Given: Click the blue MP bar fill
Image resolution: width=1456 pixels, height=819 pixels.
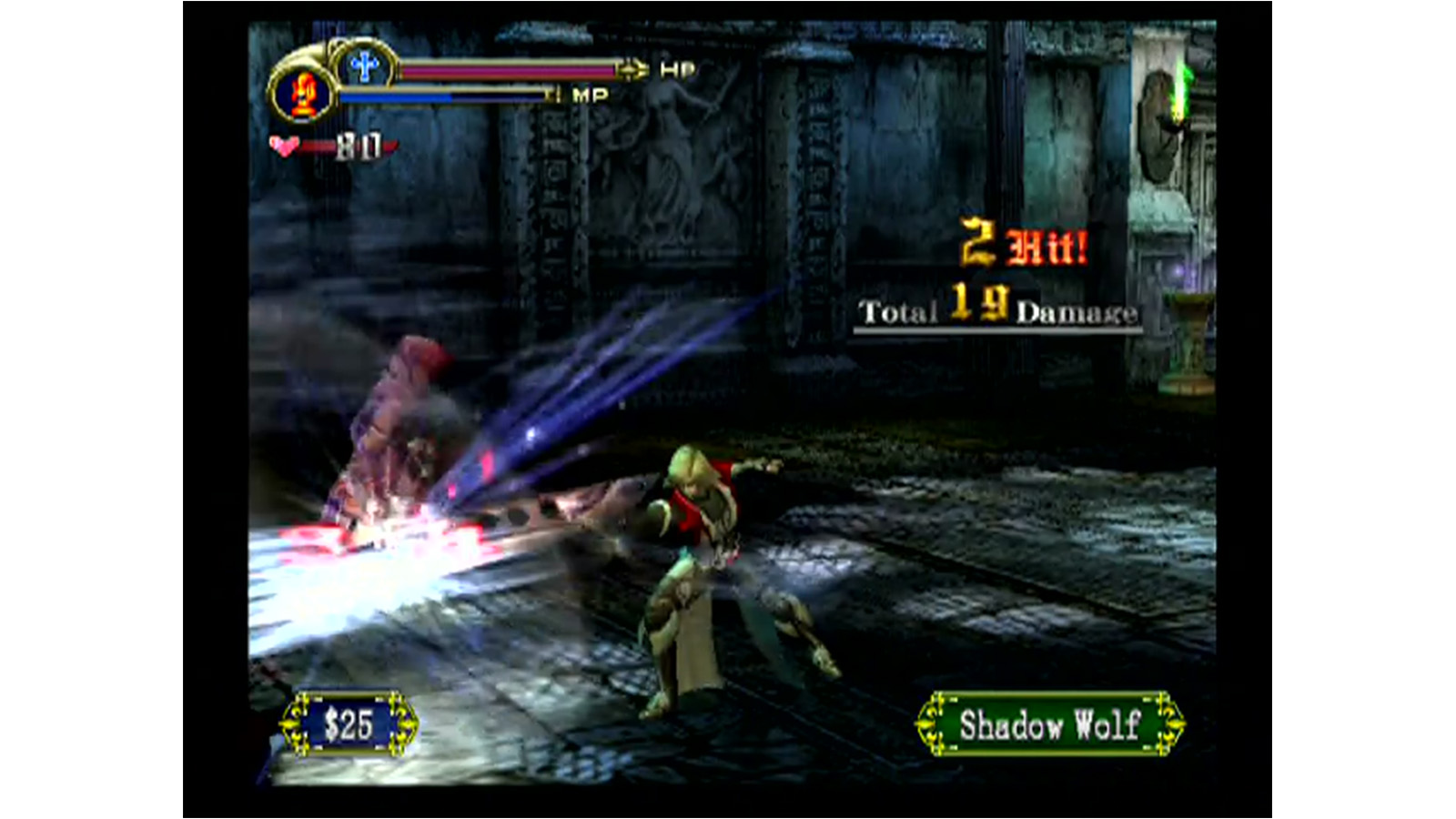Looking at the screenshot, I should (396, 94).
